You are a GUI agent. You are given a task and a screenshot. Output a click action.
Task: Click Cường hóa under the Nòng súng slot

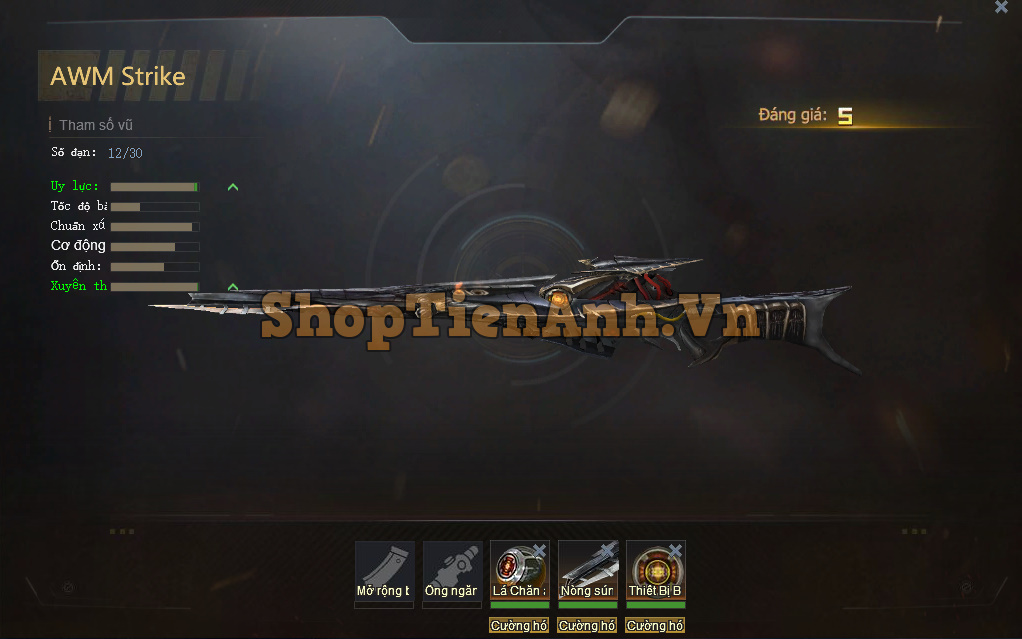587,626
